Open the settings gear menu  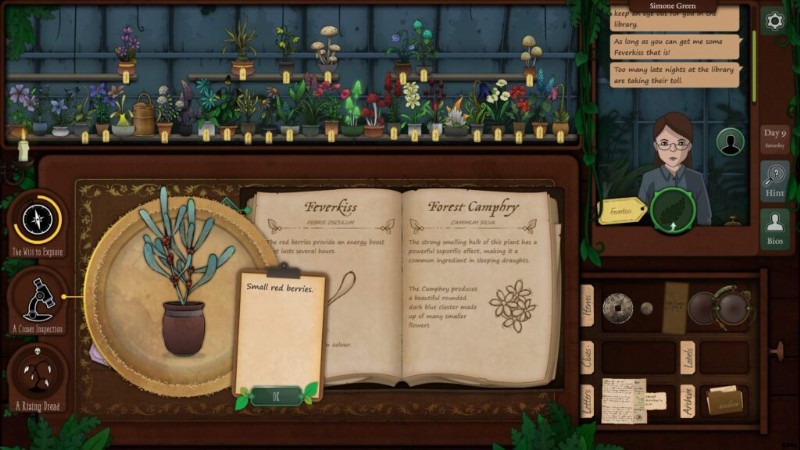[x=773, y=20]
